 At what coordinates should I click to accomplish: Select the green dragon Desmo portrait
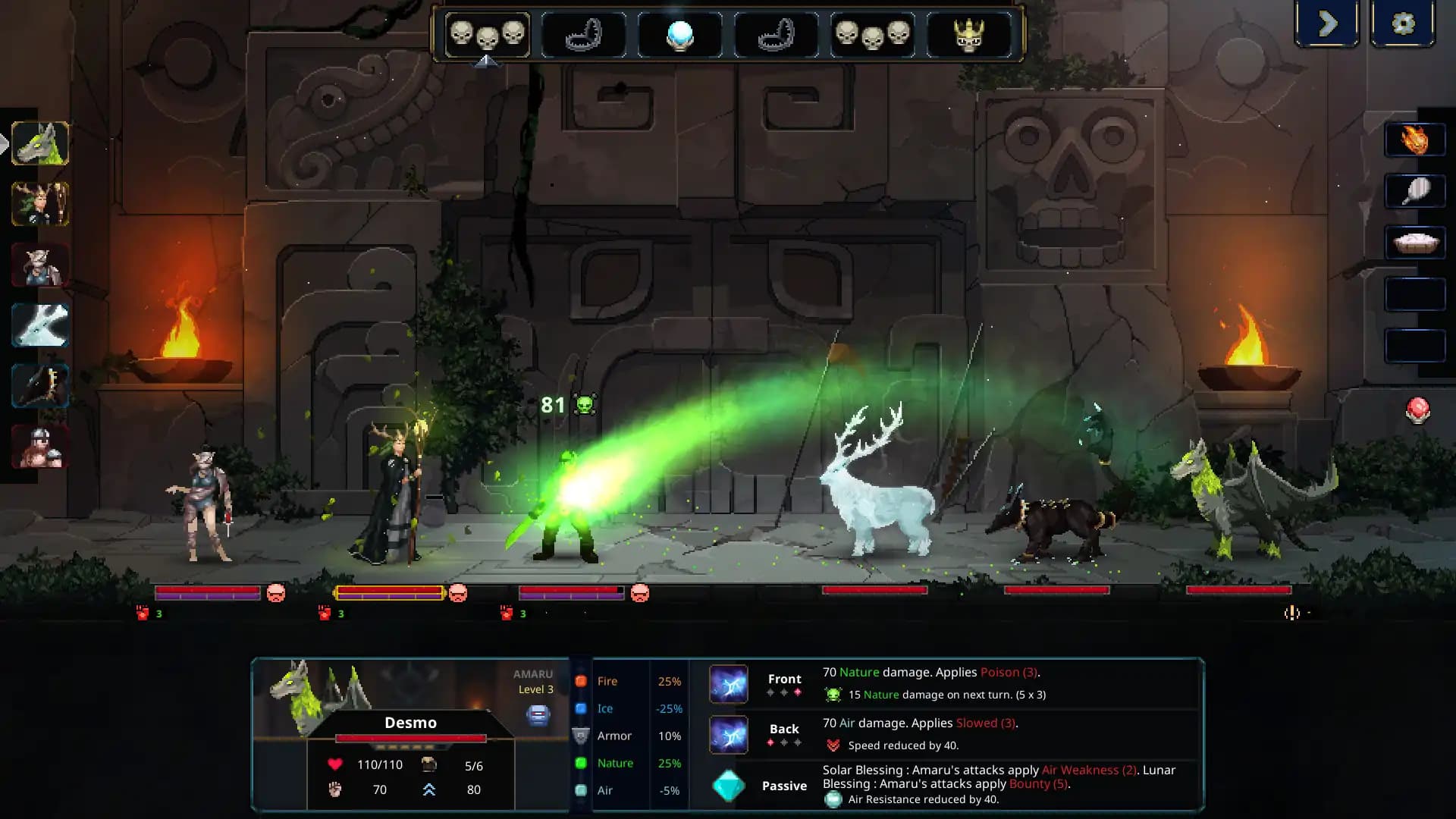(40, 144)
